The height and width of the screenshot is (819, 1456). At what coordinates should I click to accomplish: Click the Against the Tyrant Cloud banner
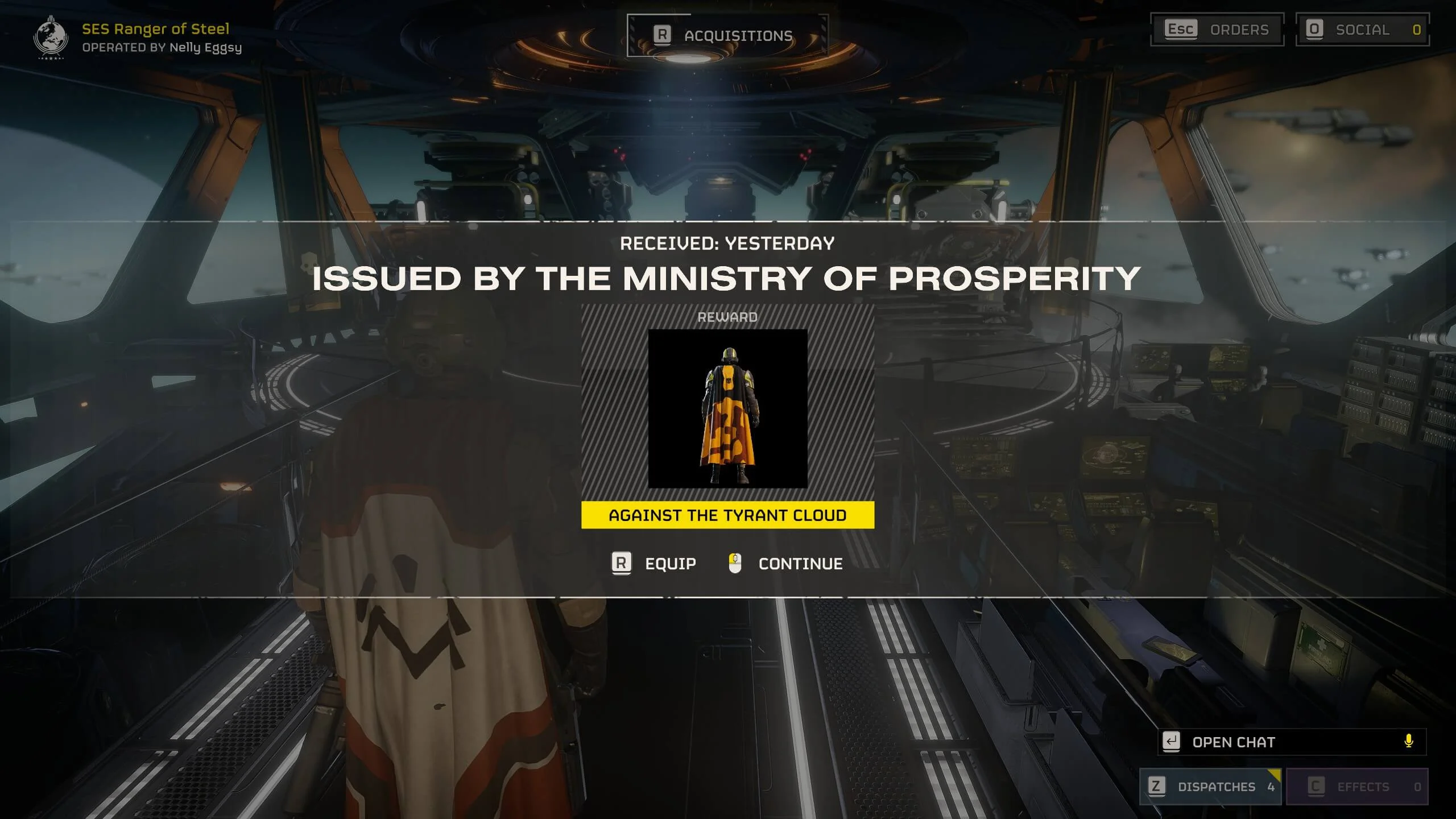click(727, 515)
